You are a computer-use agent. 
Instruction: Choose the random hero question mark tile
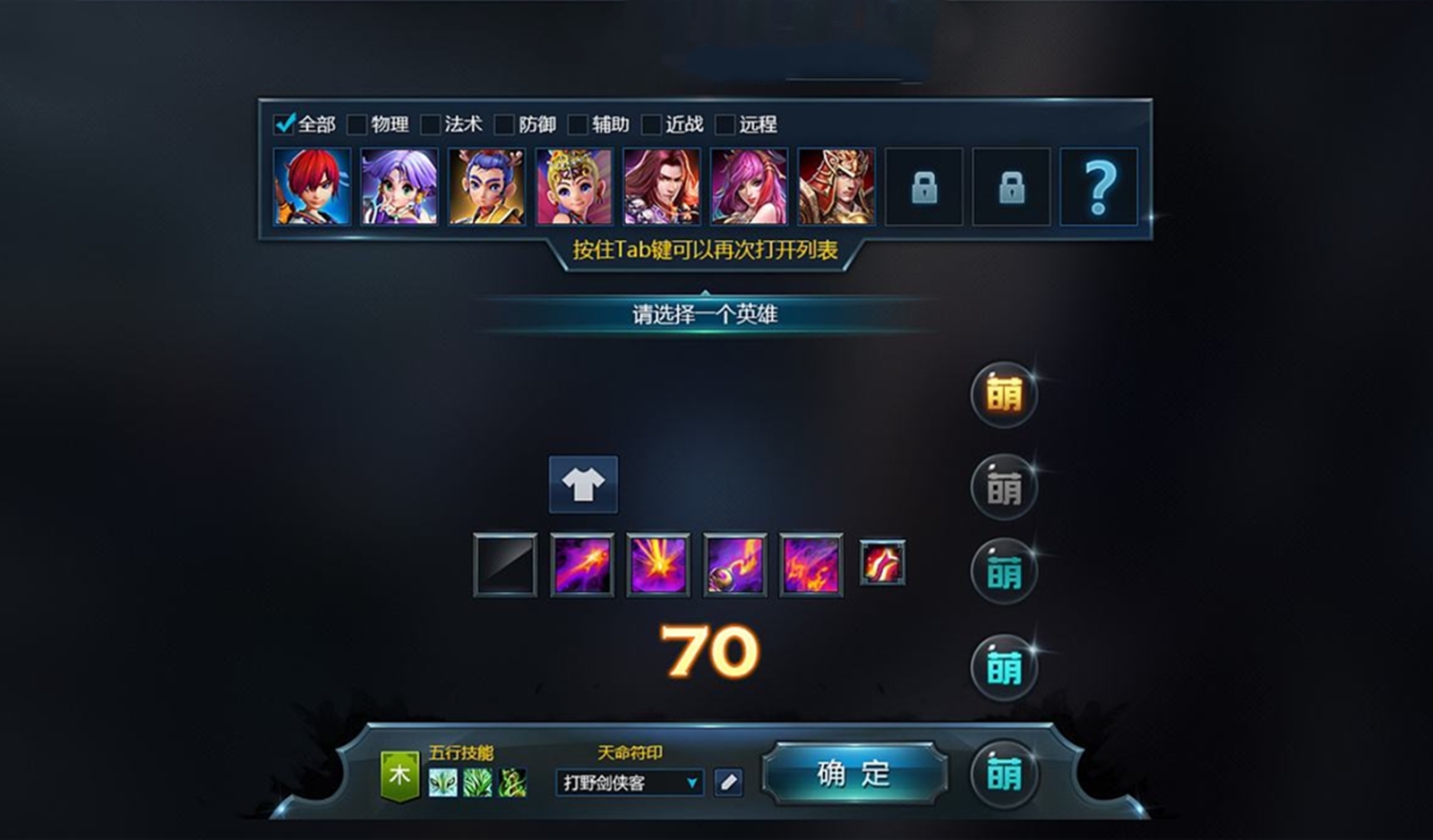(1099, 186)
